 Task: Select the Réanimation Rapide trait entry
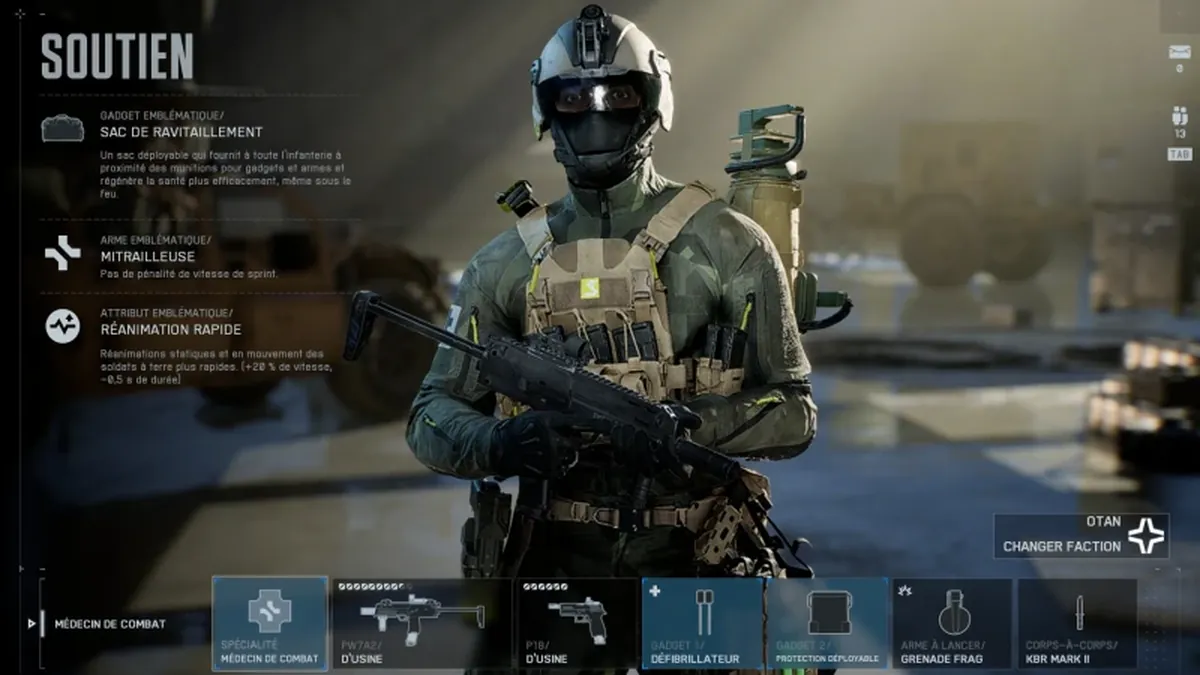click(x=170, y=329)
